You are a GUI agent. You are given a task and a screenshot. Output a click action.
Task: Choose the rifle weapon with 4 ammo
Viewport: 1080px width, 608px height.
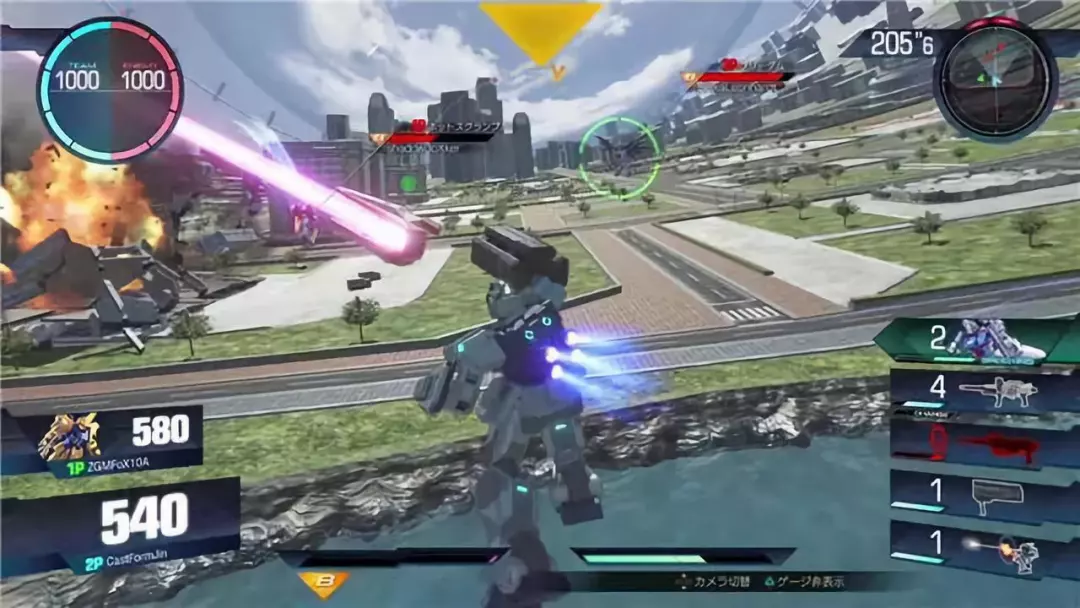pos(980,391)
